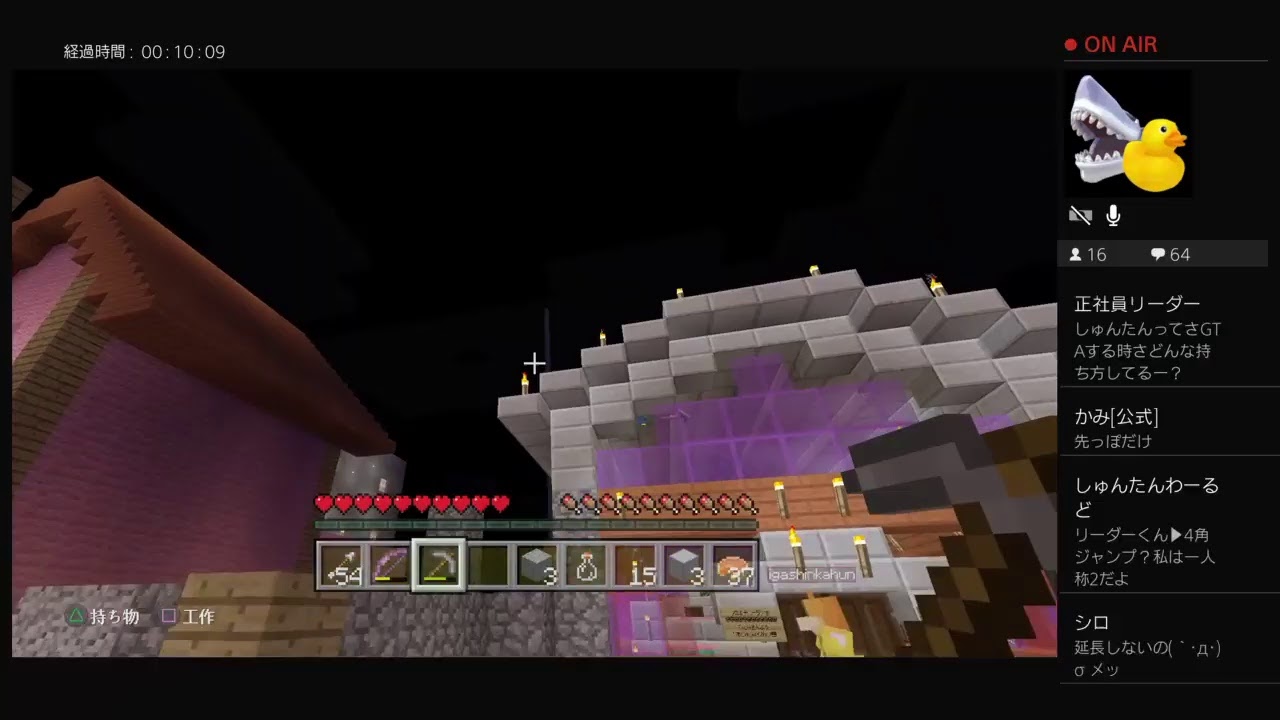Click the elapsed time 経過時間 display
1280x720 pixels.
(145, 51)
